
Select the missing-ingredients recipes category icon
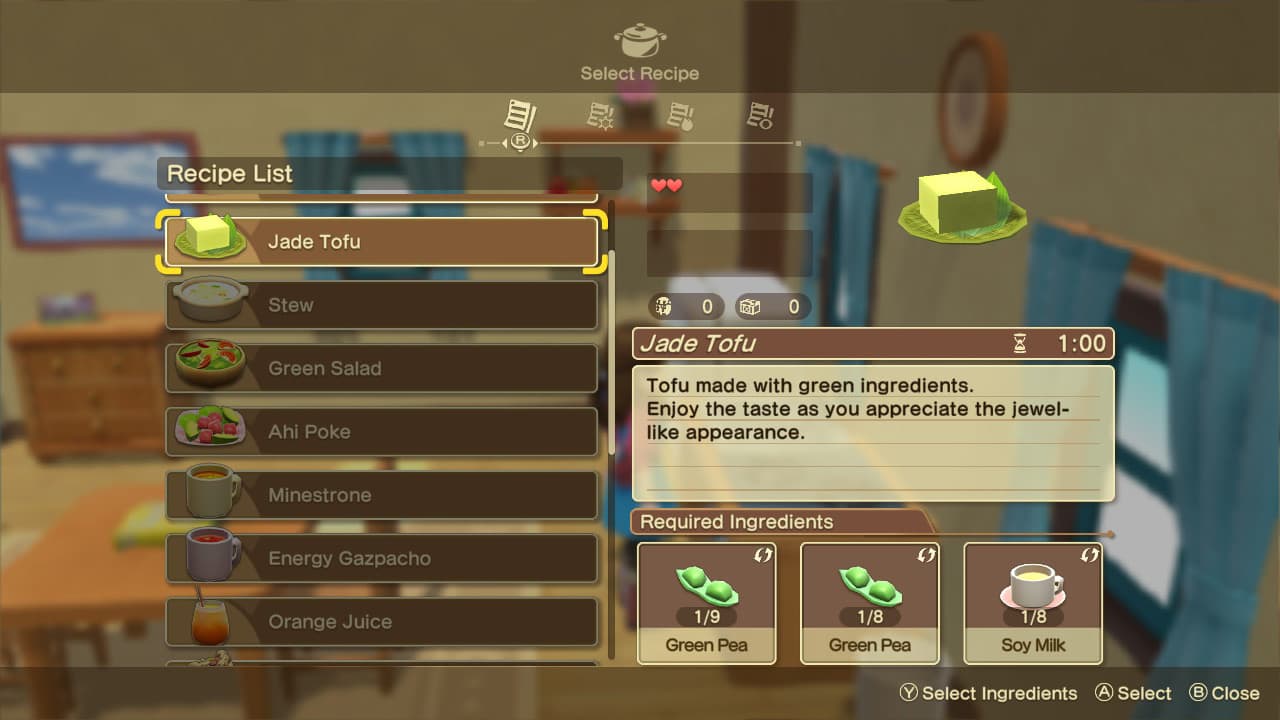click(761, 115)
